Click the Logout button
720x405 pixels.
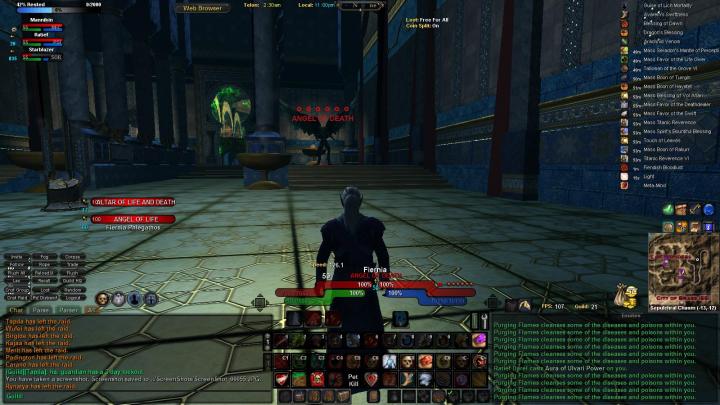[73, 297]
